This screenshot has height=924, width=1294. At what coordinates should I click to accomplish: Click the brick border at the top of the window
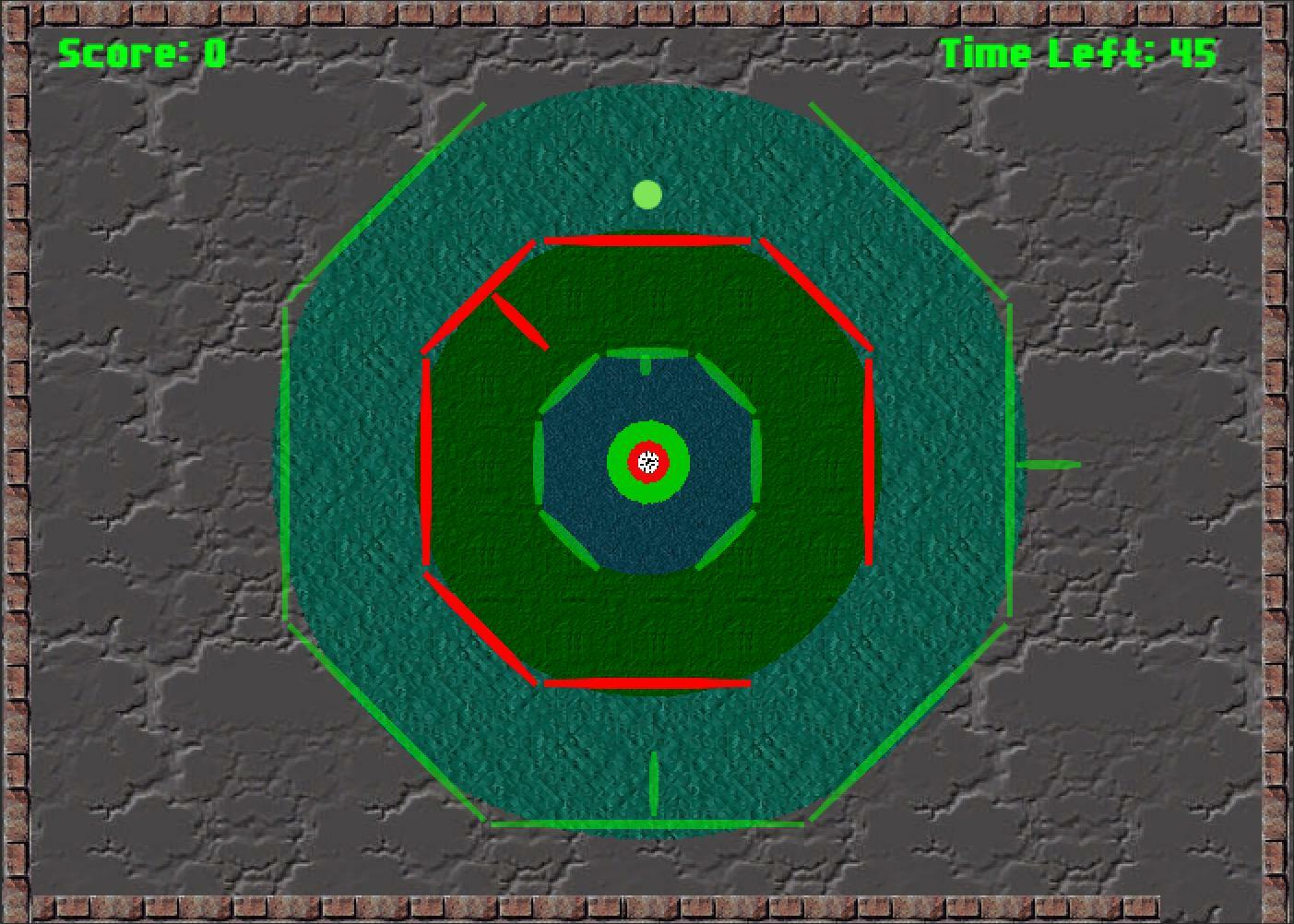pyautogui.click(x=646, y=11)
